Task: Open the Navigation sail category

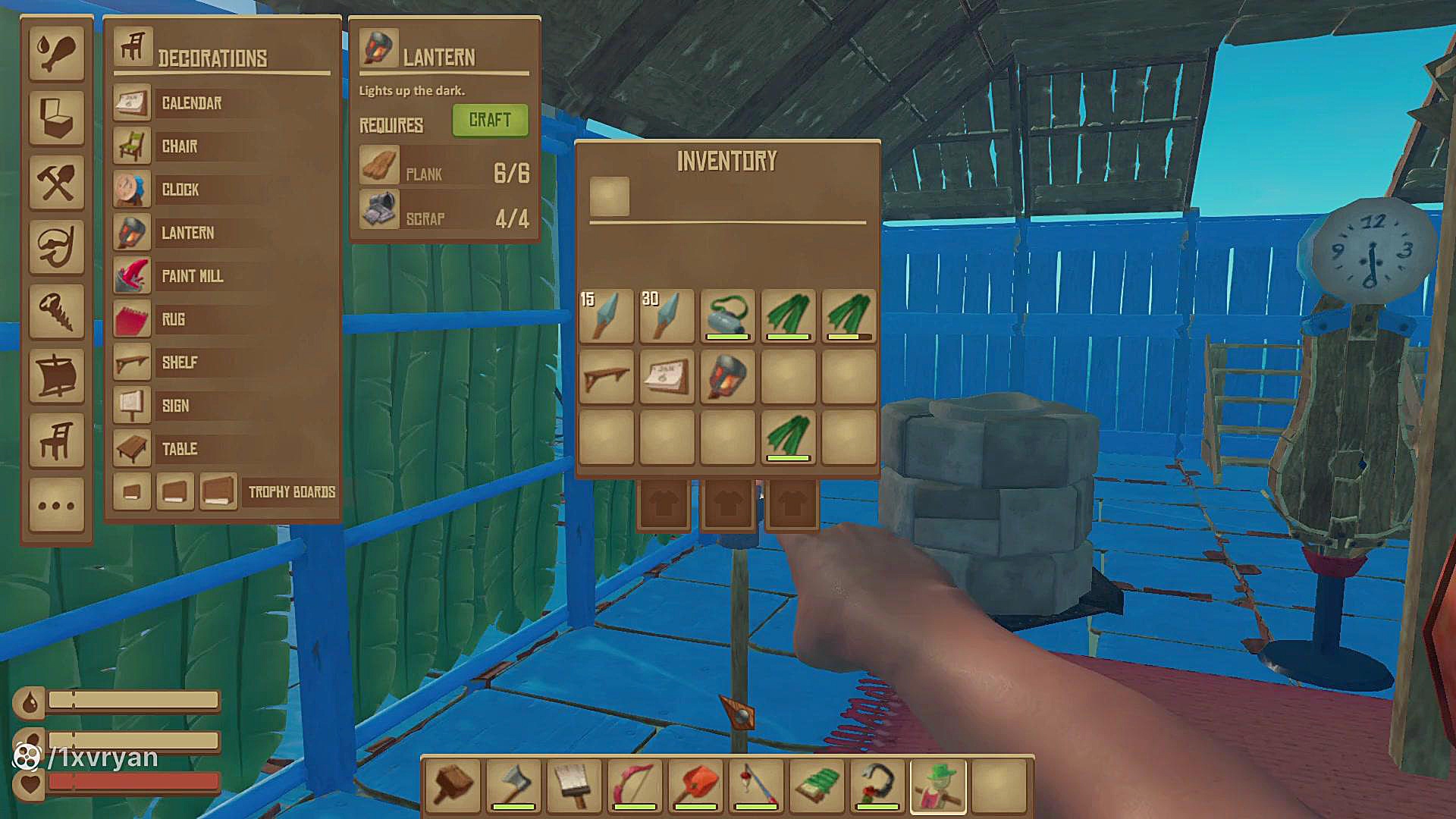Action: pyautogui.click(x=57, y=375)
